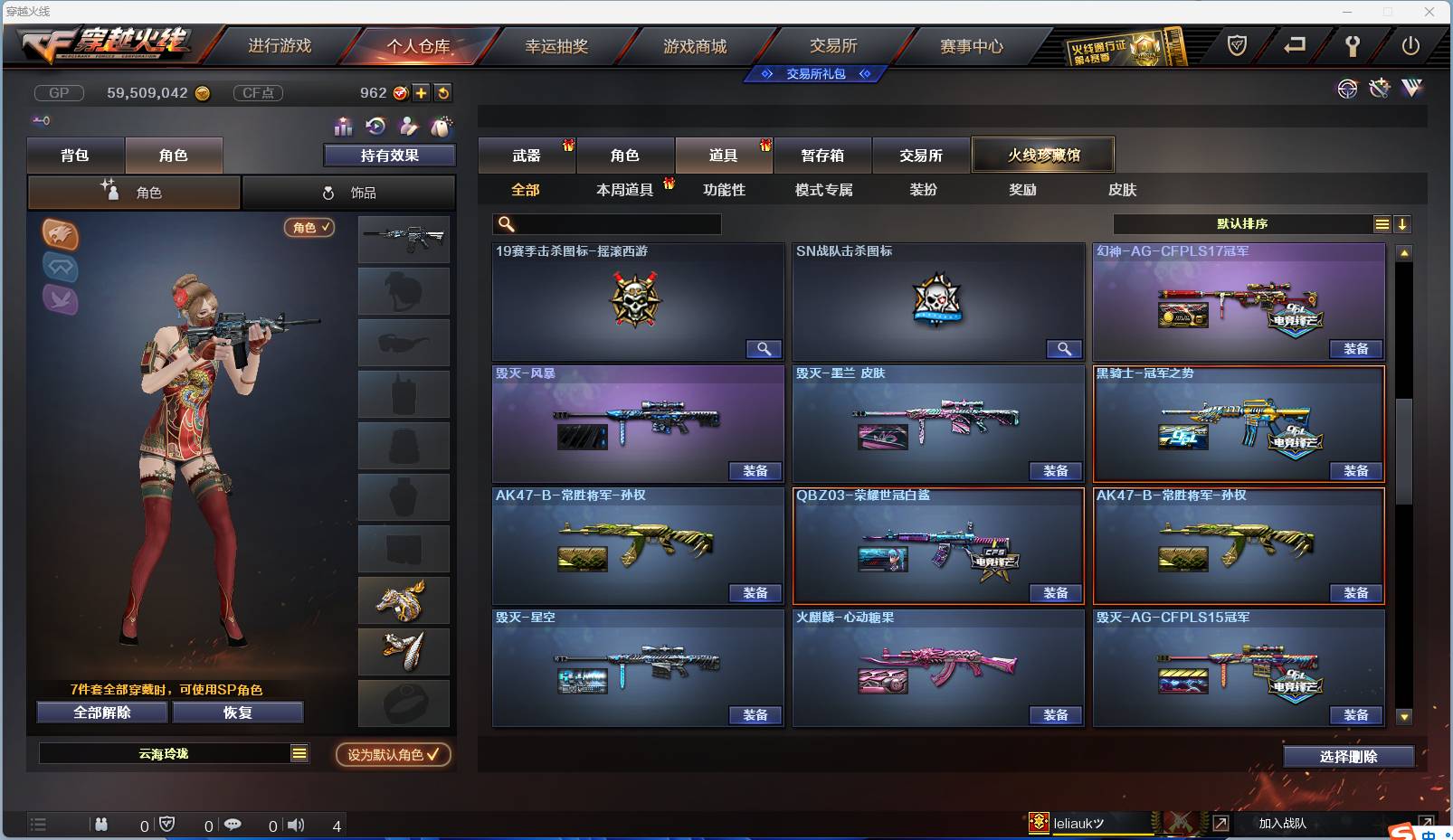Viewport: 1453px width, 840px height.
Task: Open the item pouch icon in mini toolbar
Action: tap(441, 127)
